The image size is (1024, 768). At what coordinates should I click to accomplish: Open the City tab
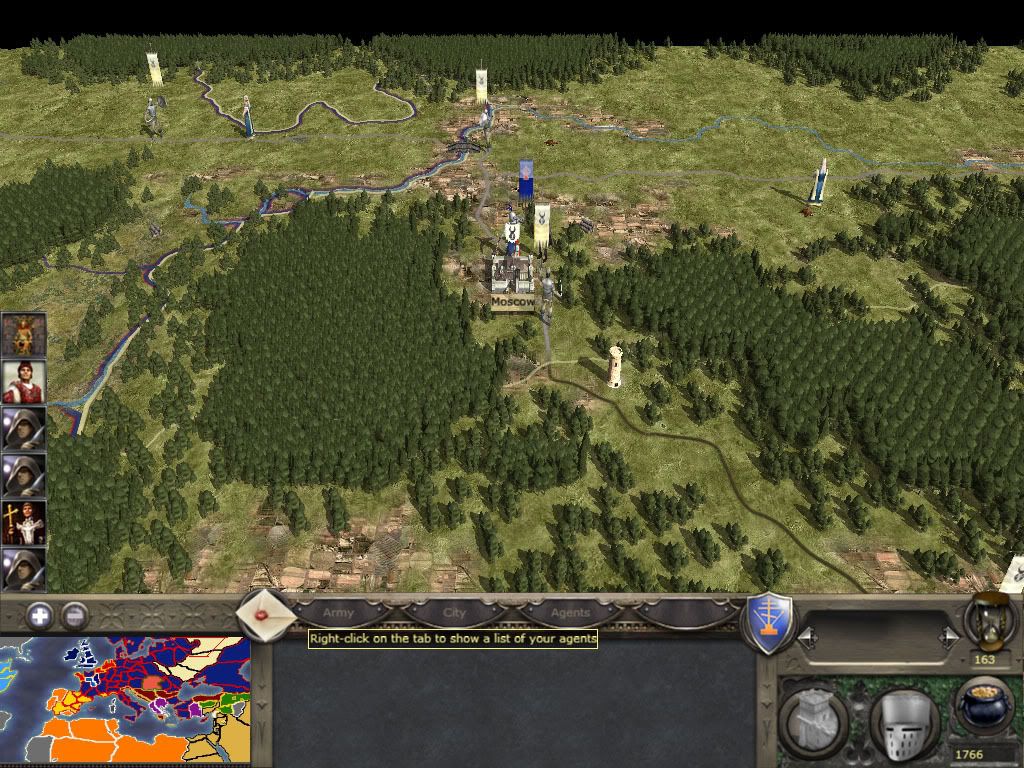click(x=454, y=612)
